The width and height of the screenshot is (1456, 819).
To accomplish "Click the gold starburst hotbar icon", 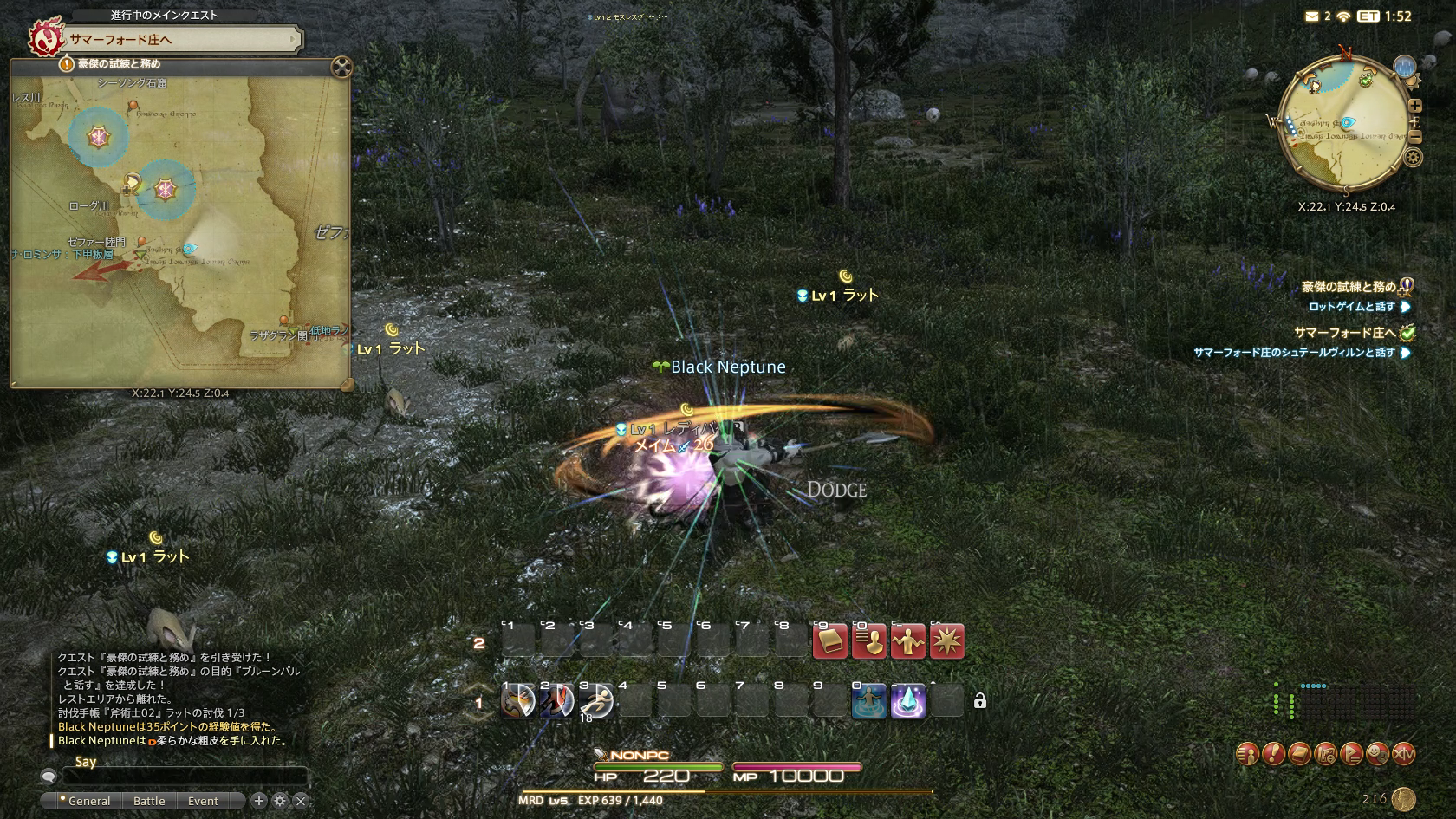I will [x=946, y=642].
